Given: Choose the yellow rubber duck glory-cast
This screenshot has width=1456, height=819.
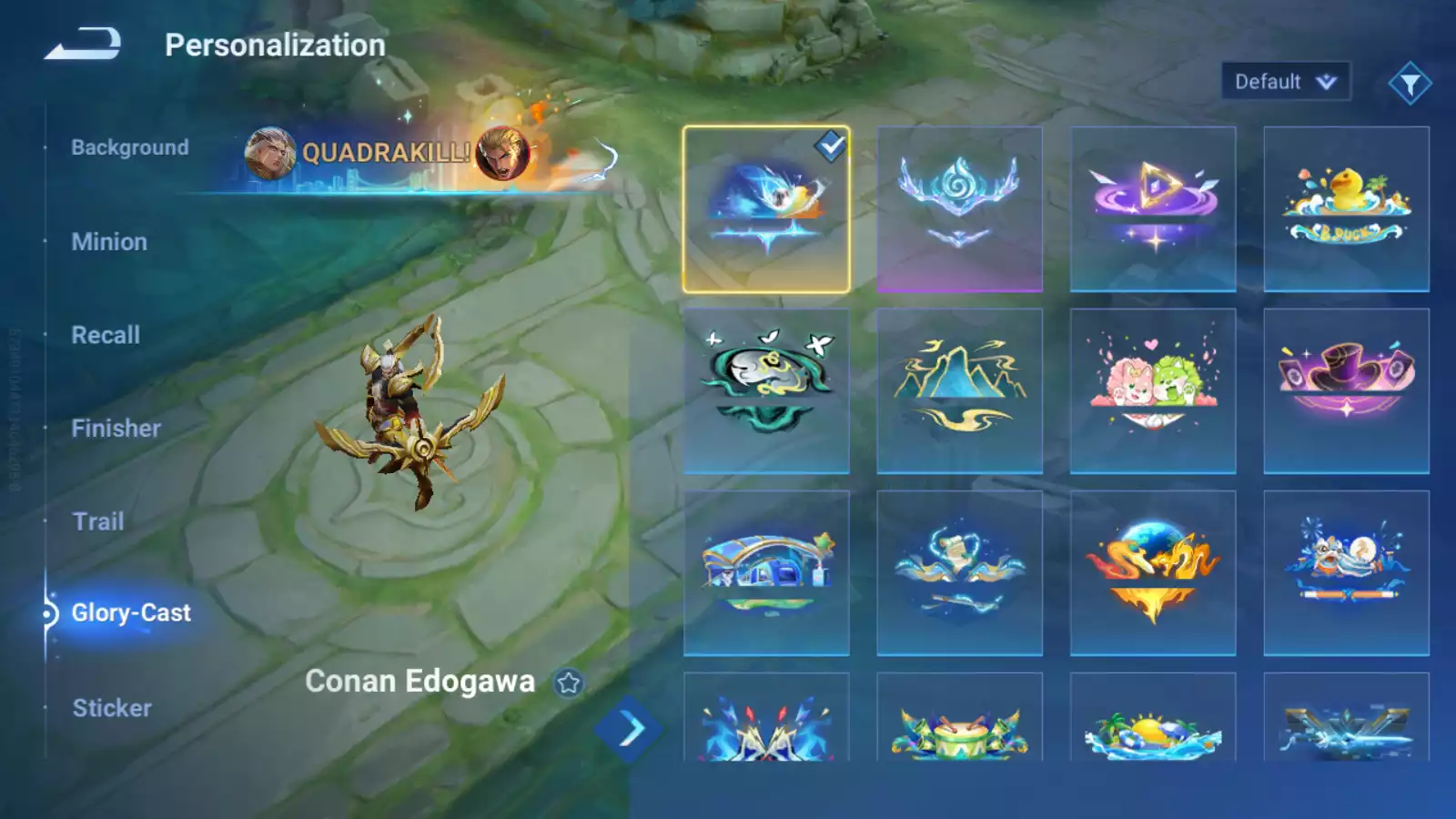Looking at the screenshot, I should click(1346, 209).
